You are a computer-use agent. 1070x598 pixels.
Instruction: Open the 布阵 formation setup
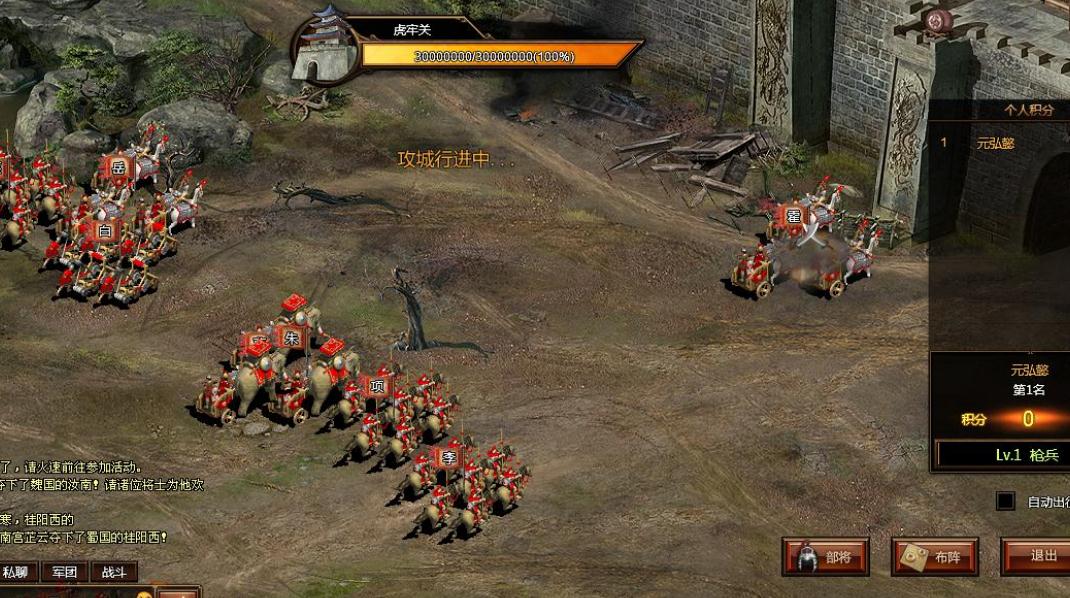click(934, 557)
